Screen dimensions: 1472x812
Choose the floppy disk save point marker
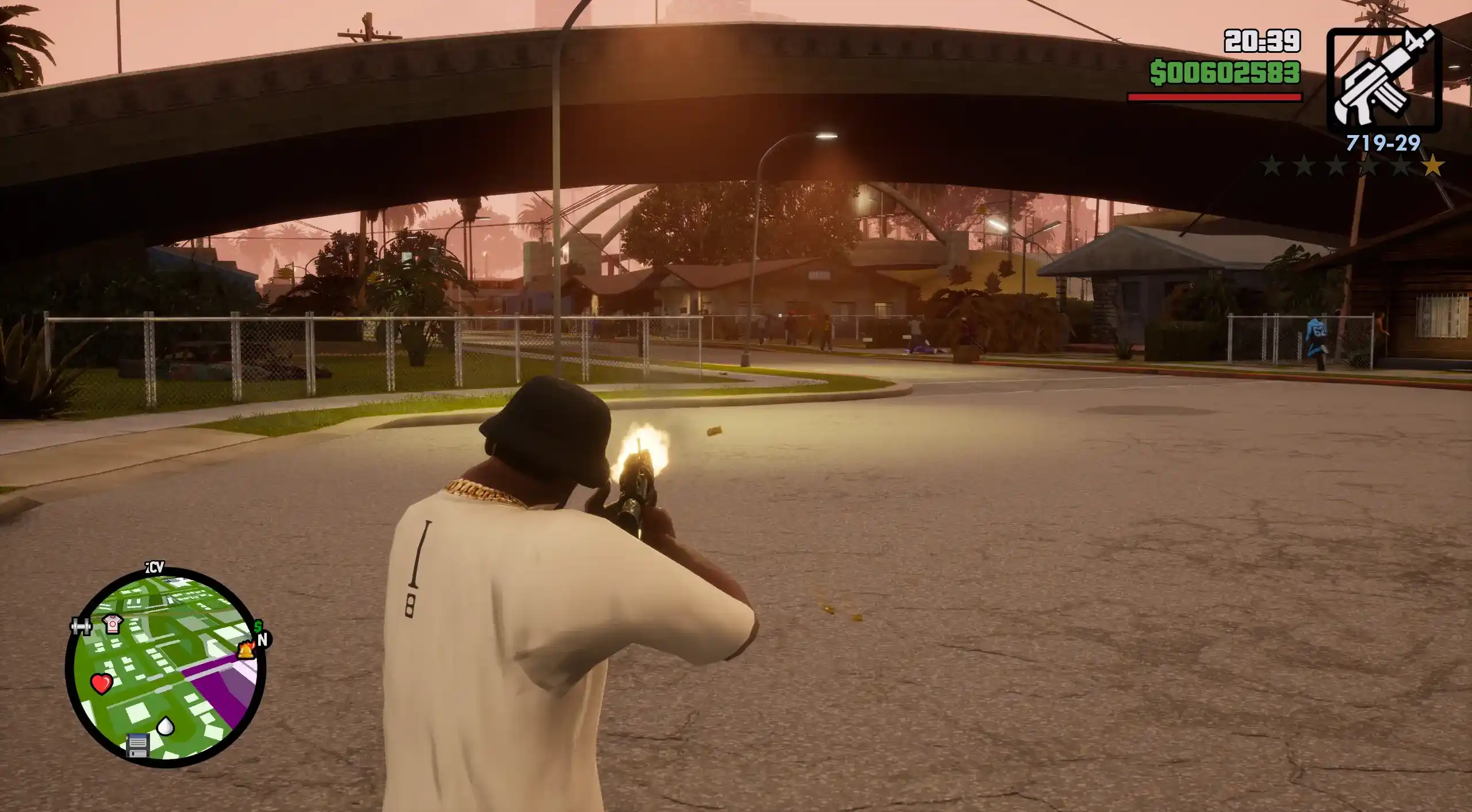137,745
